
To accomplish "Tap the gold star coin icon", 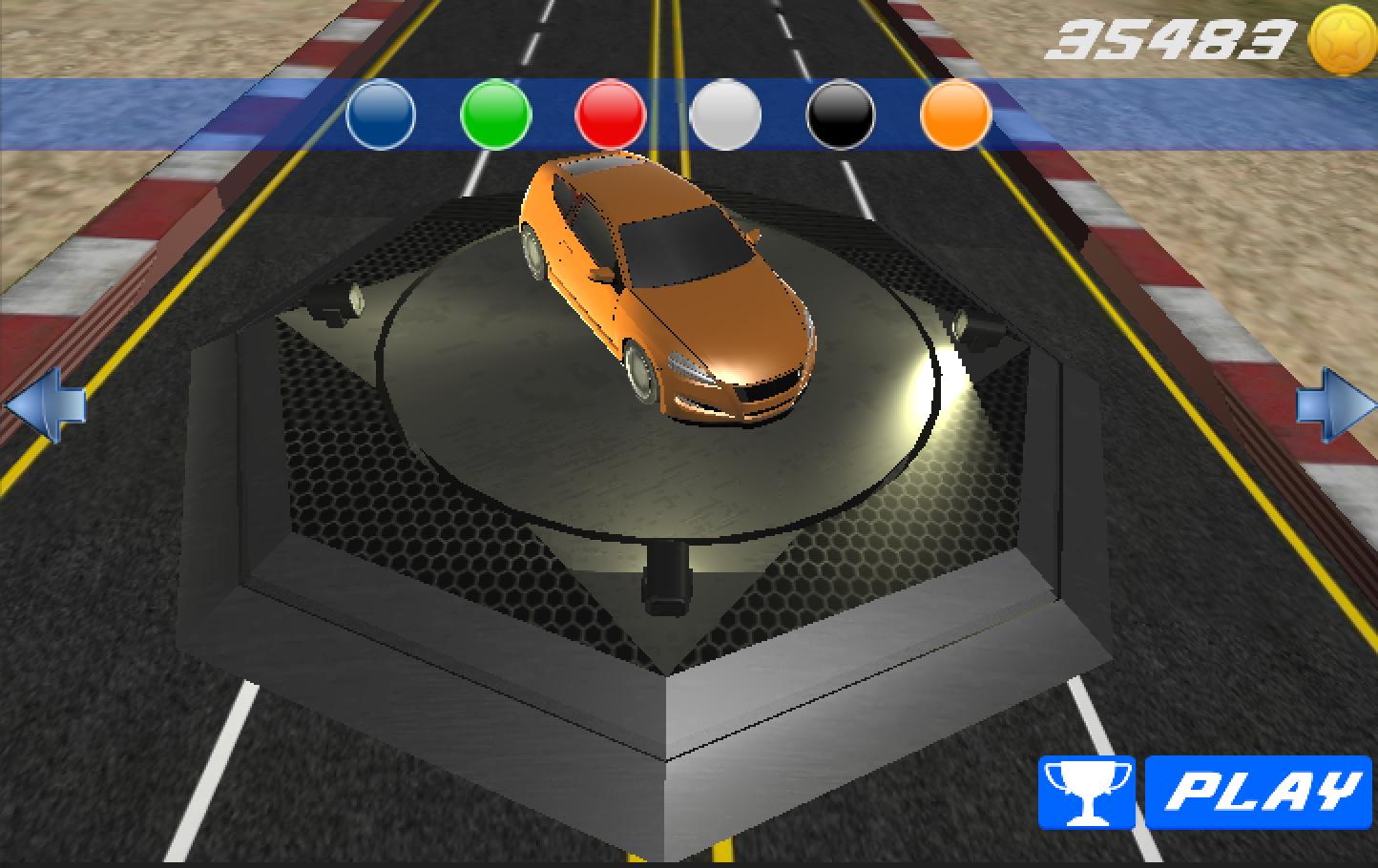I will (1343, 41).
